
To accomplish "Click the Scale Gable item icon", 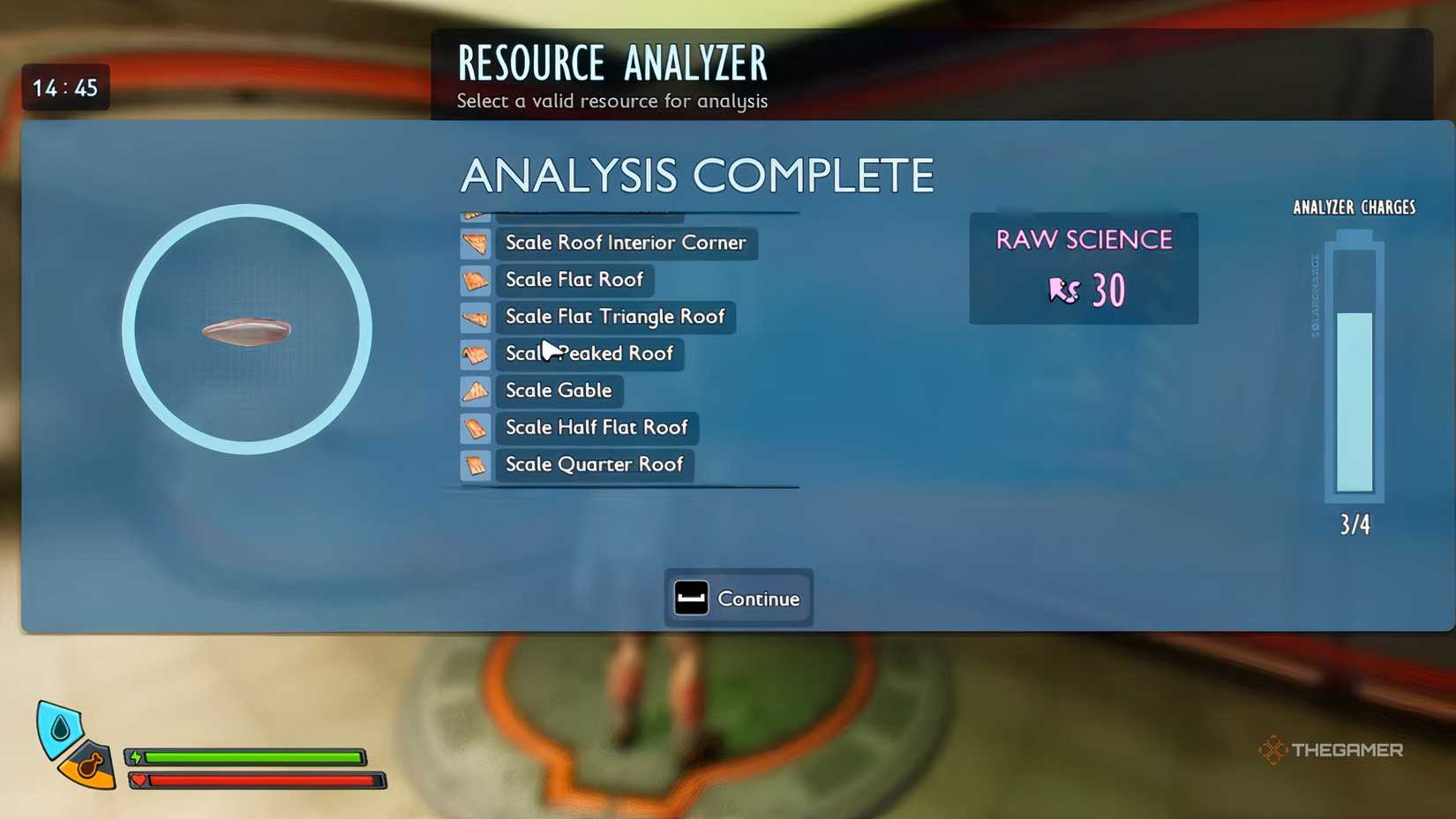I will click(476, 391).
